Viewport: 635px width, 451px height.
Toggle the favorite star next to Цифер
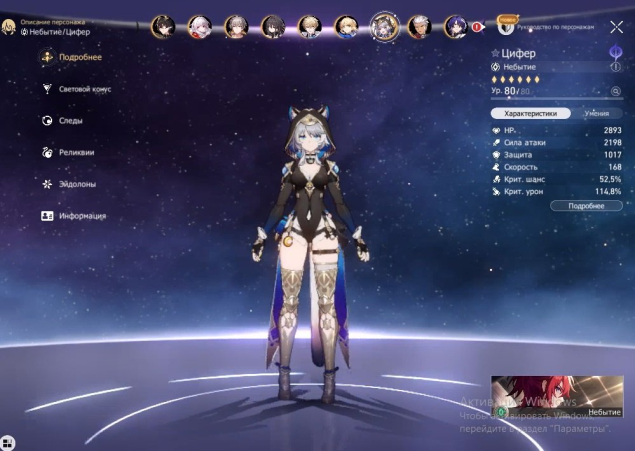coord(495,52)
